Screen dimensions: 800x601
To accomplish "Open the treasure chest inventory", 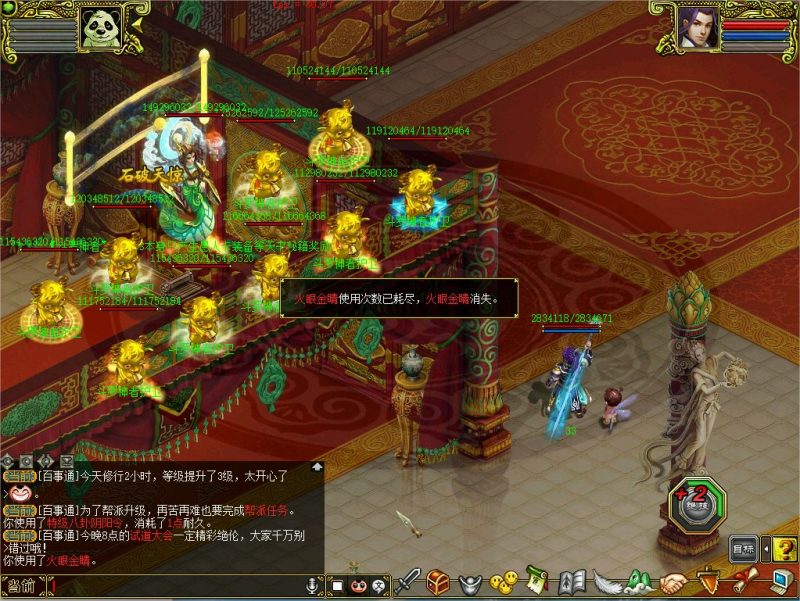I will 438,582.
